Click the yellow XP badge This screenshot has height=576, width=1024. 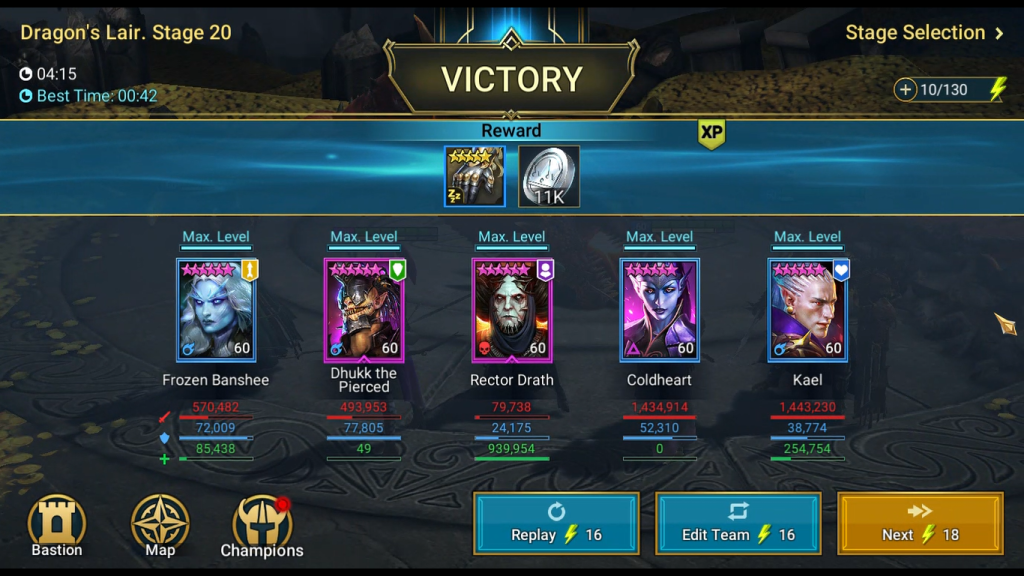point(711,133)
